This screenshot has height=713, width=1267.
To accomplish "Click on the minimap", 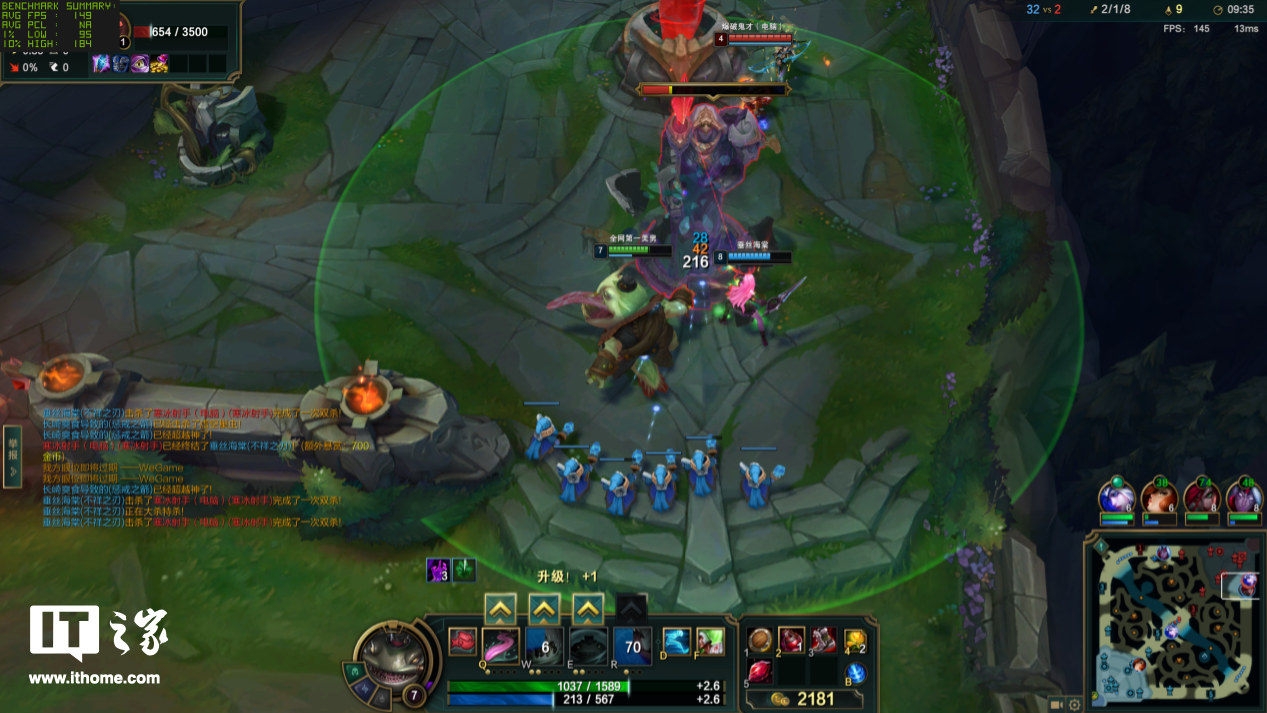I will pos(1174,621).
